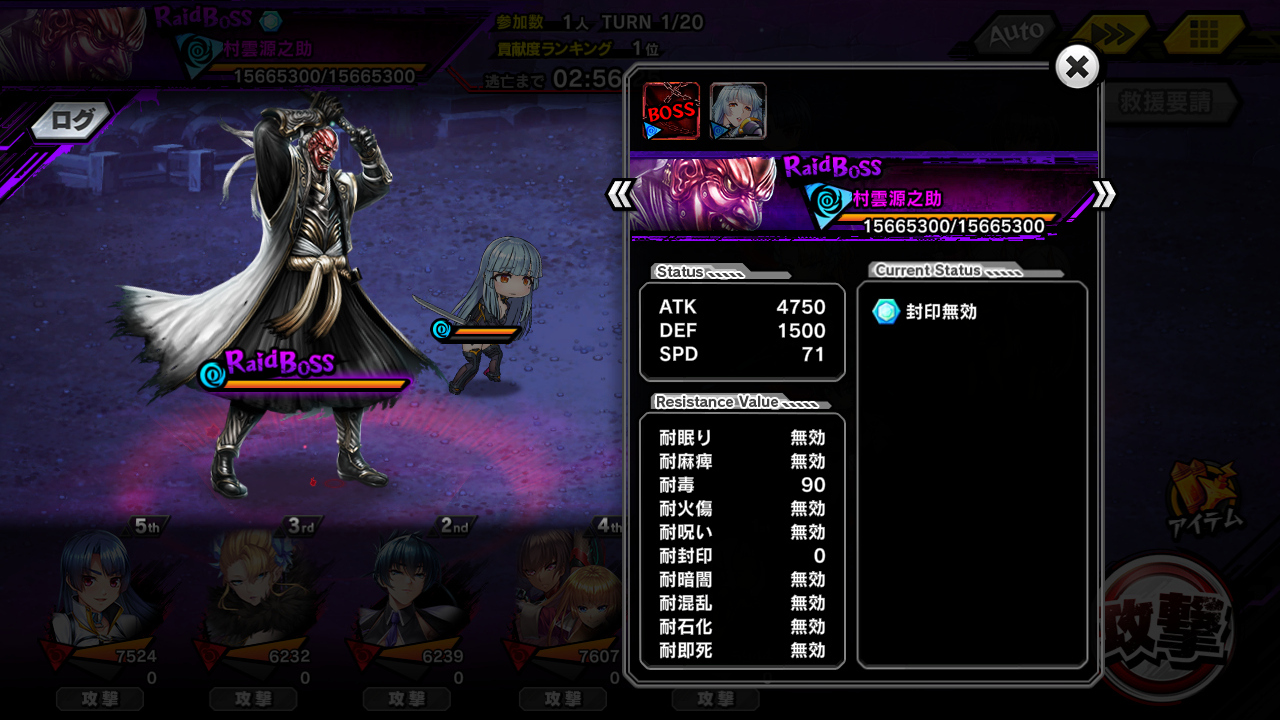Screen dimensions: 1280x720
Task: Show previous unit with left double arrow
Action: pyautogui.click(x=620, y=194)
